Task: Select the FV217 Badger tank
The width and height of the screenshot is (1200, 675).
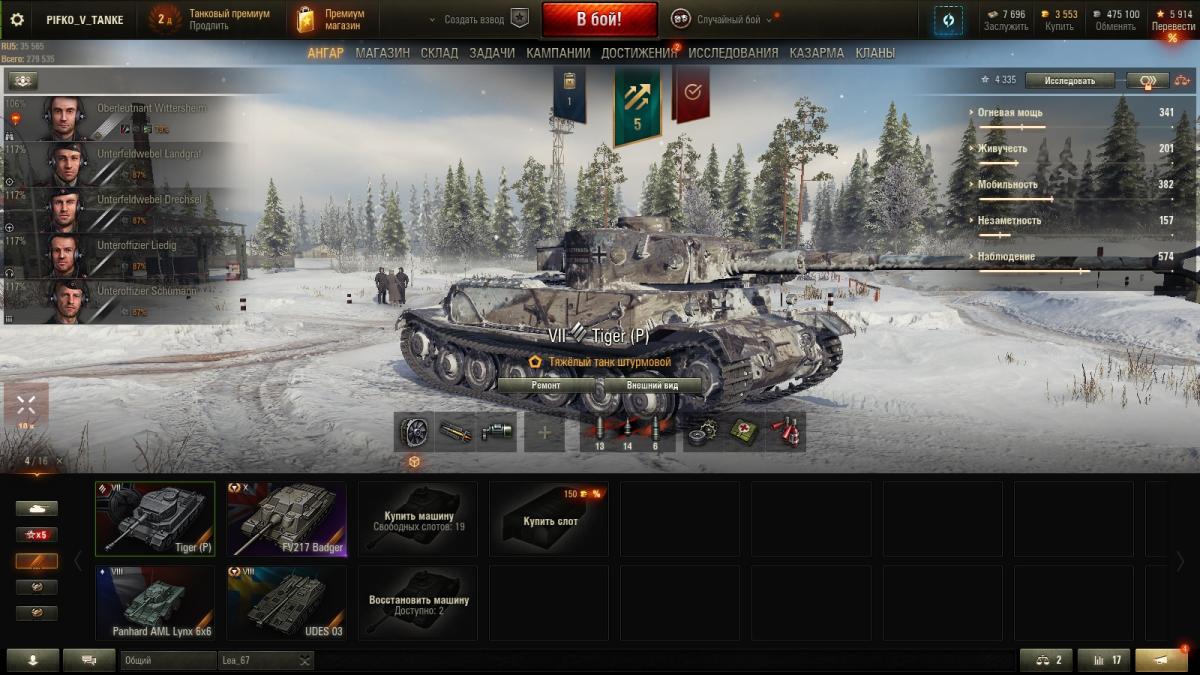Action: point(286,518)
